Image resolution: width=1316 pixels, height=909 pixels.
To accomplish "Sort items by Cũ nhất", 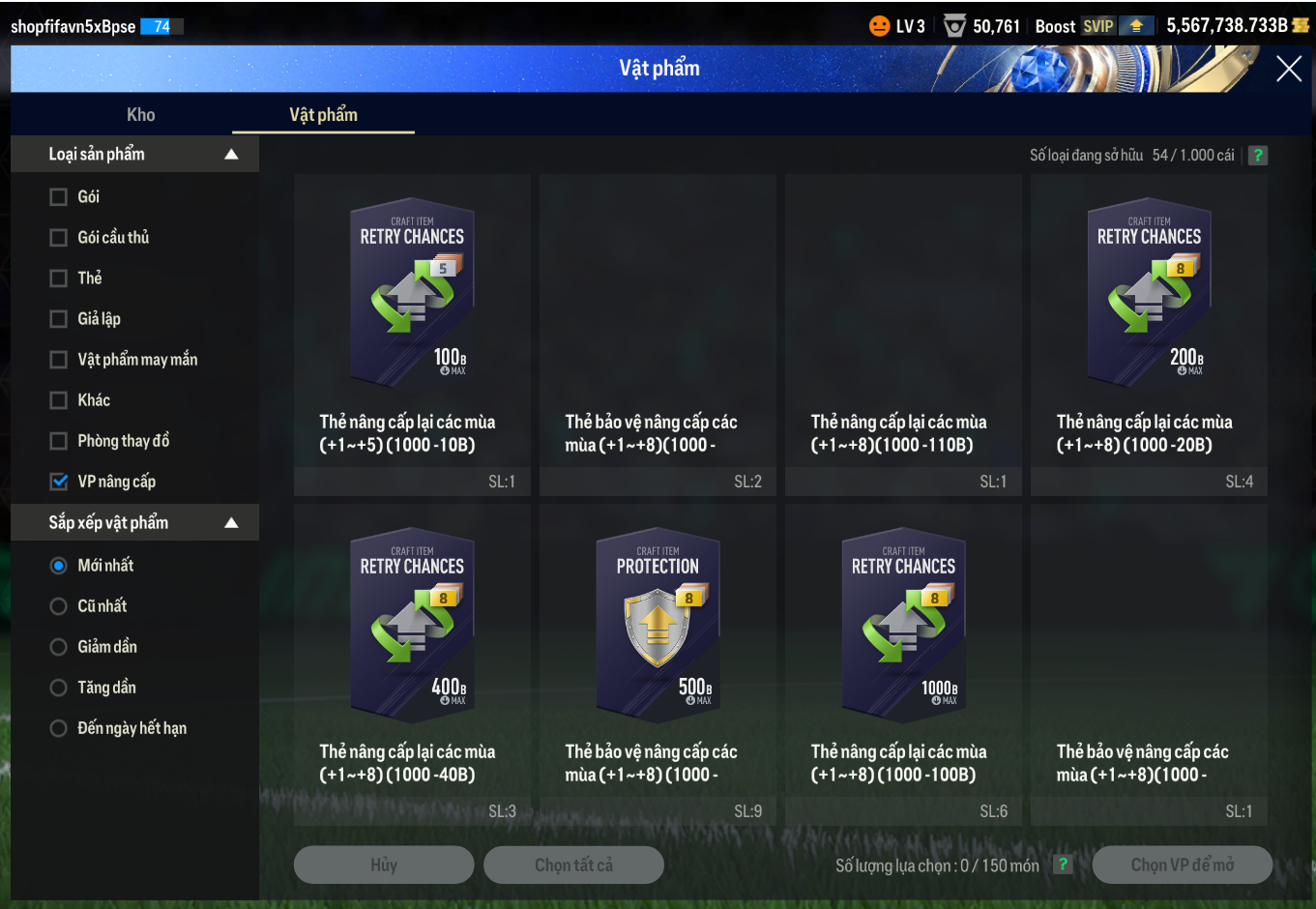I will click(x=59, y=606).
